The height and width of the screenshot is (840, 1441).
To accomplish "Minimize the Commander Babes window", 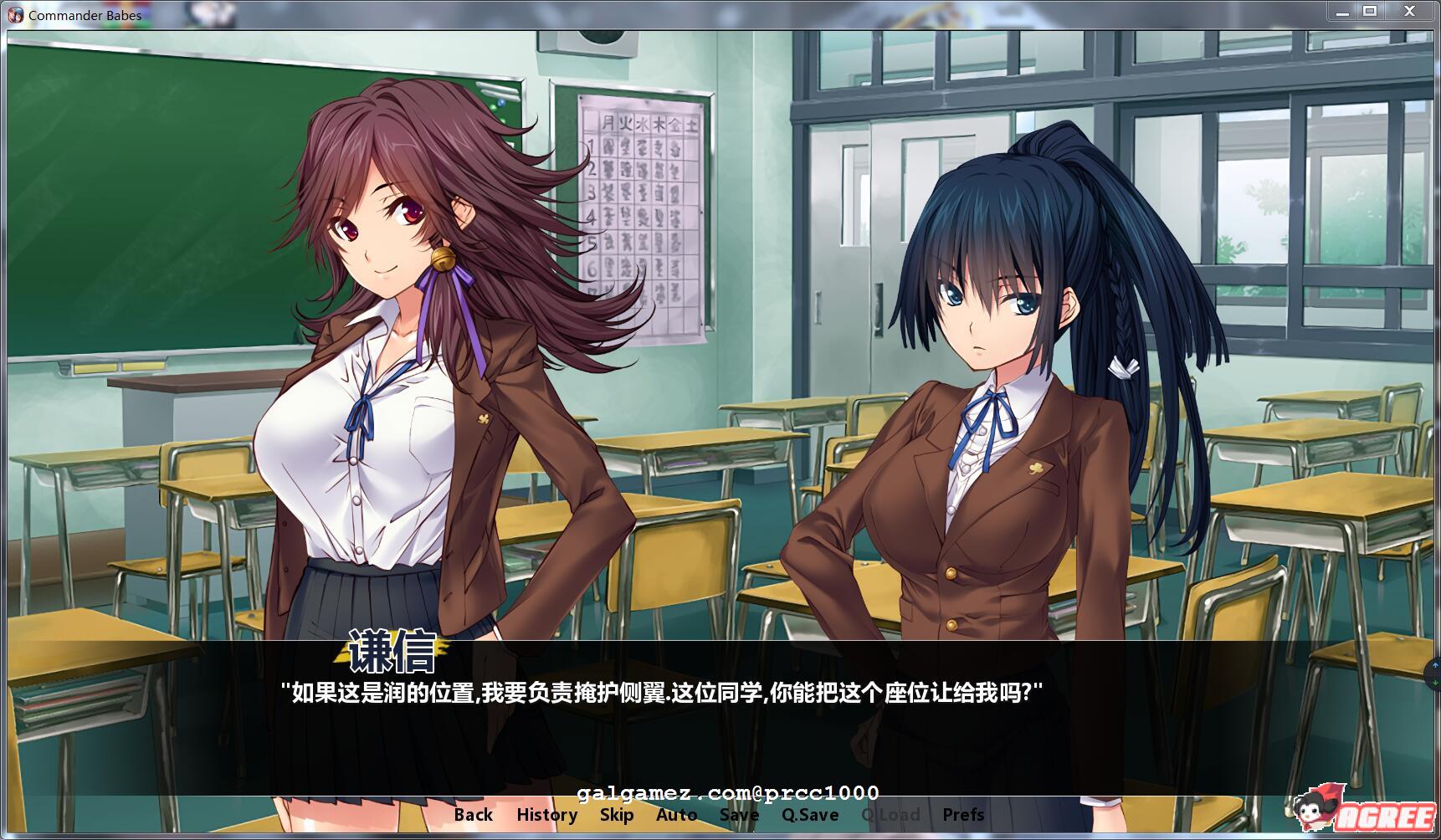I will 1343,12.
